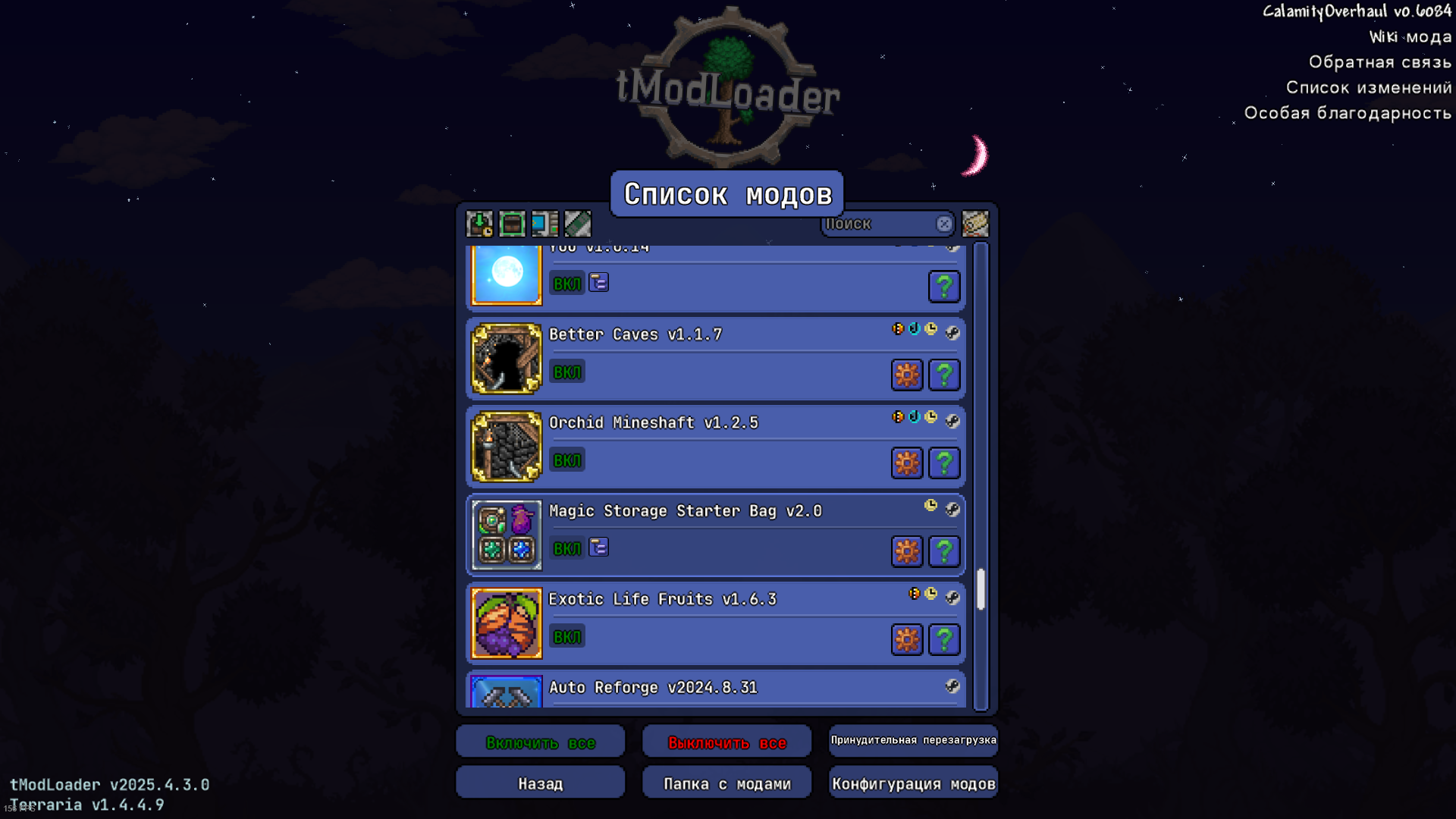
Task: Open Папка с модами
Action: [x=726, y=783]
